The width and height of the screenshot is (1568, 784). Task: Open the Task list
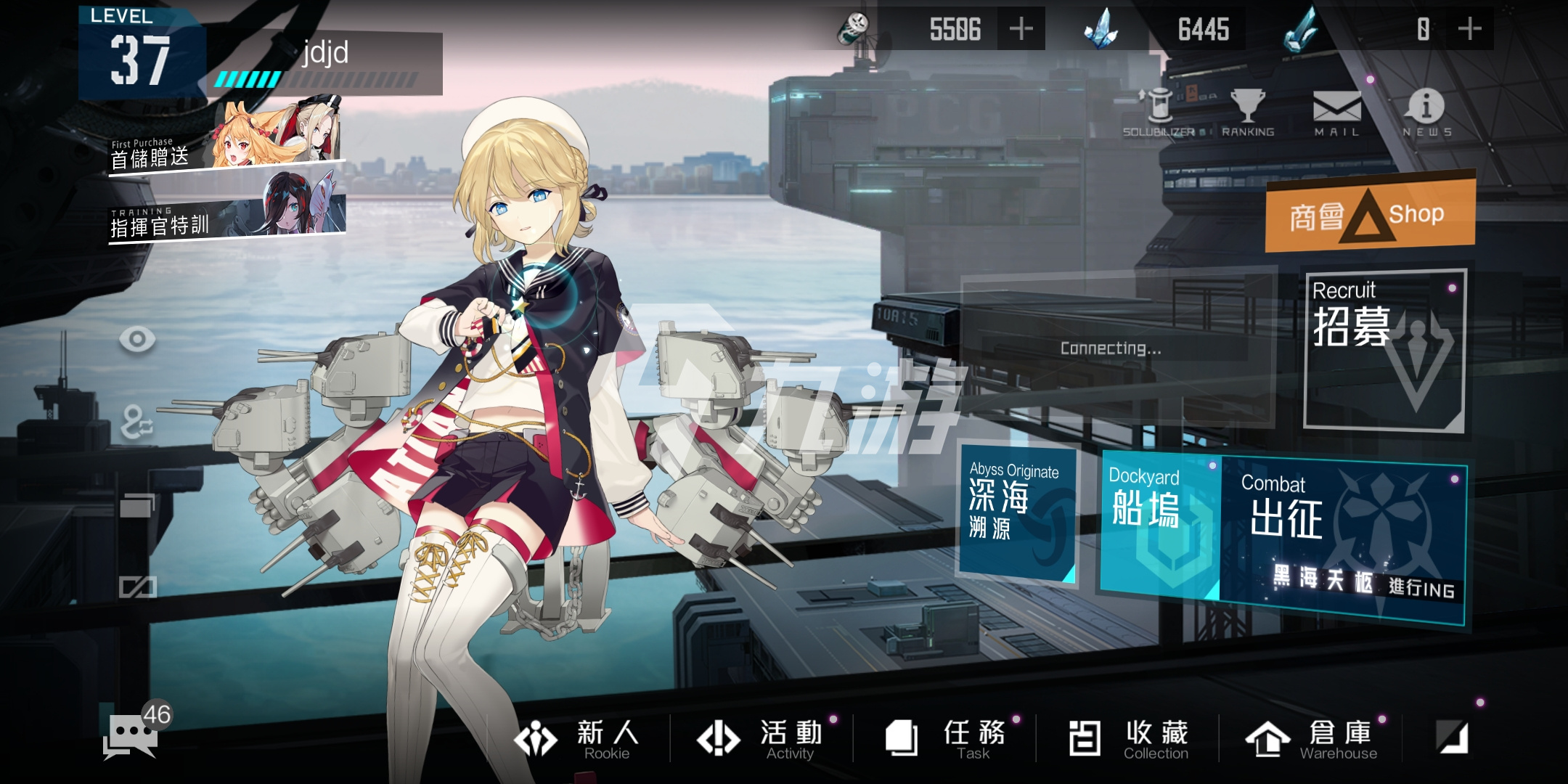pyautogui.click(x=945, y=739)
